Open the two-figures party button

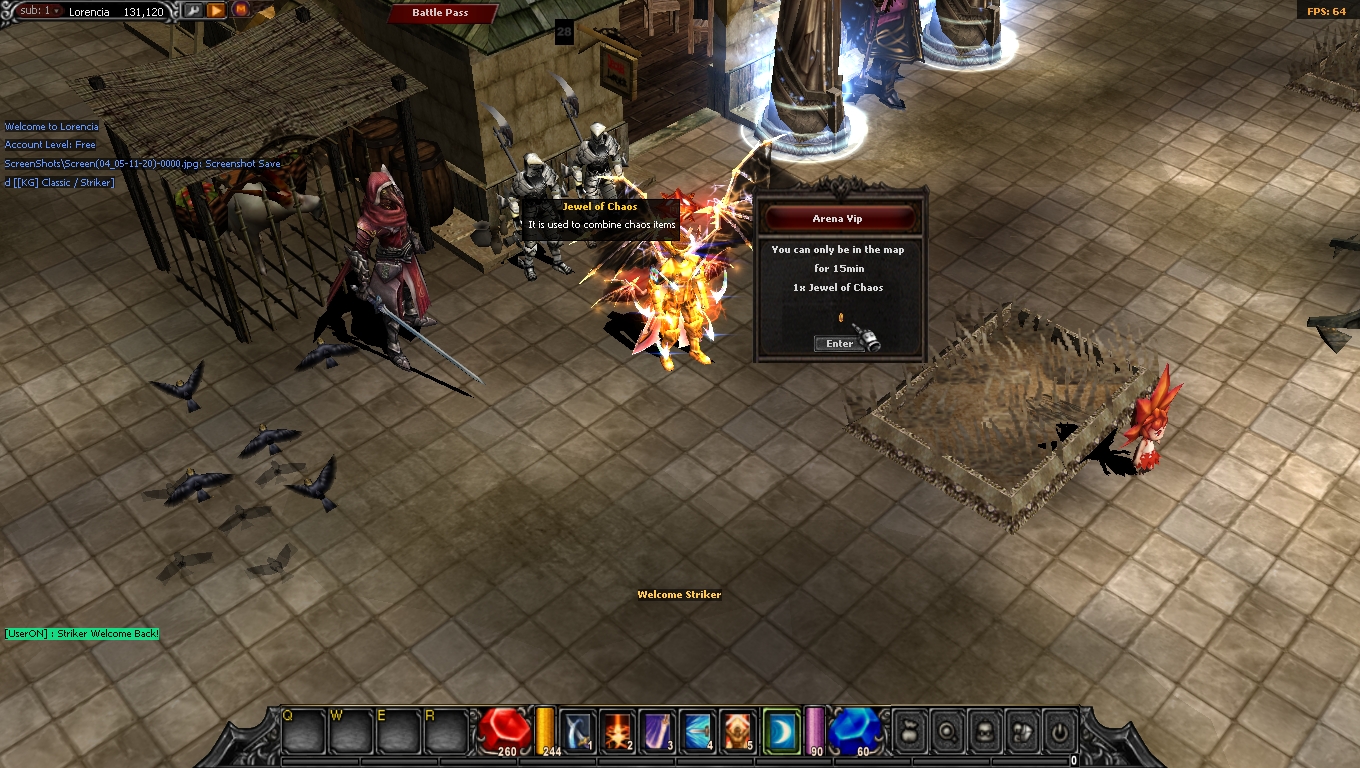(x=1021, y=732)
